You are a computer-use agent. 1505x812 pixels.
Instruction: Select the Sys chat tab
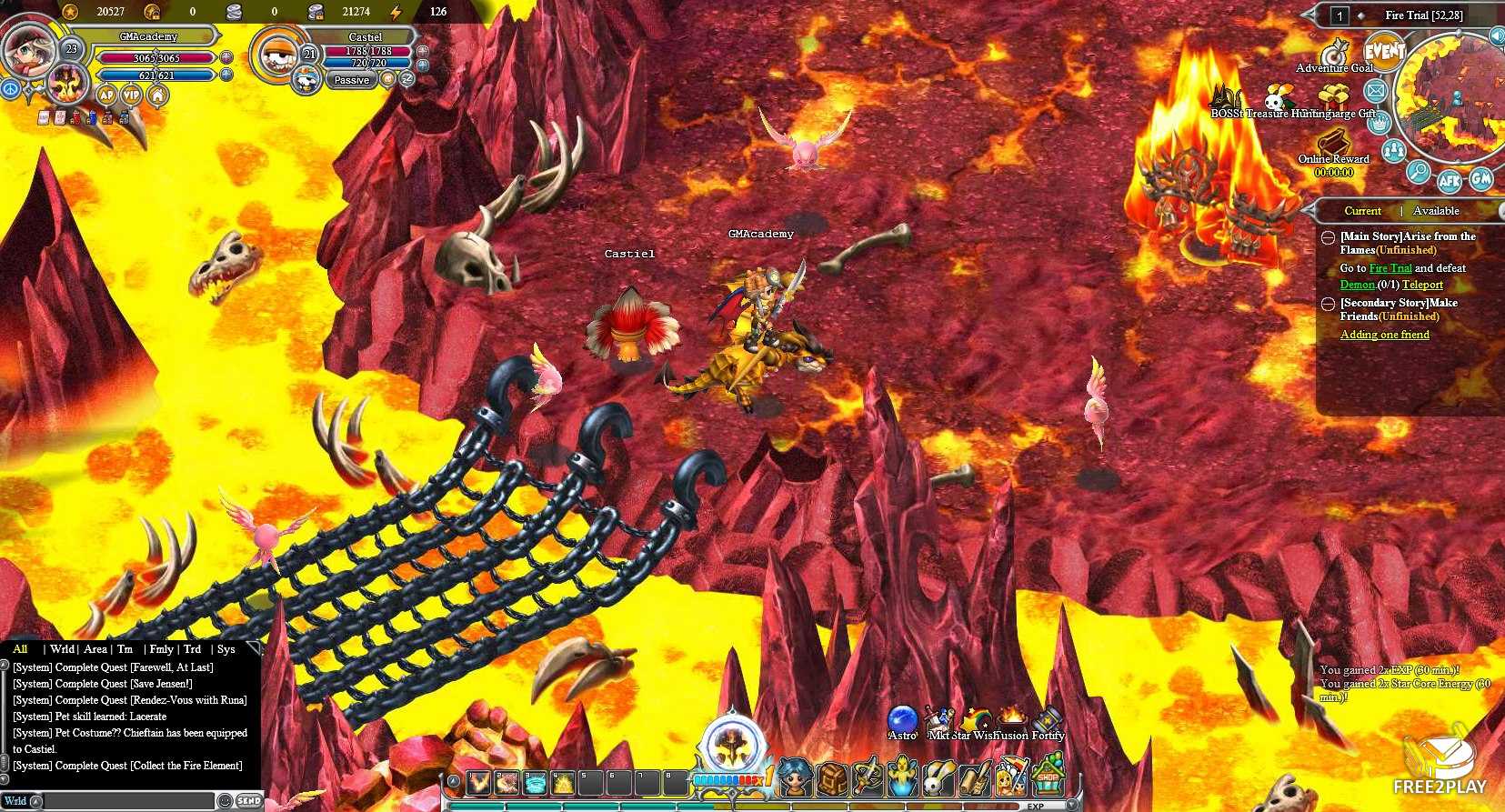(226, 649)
